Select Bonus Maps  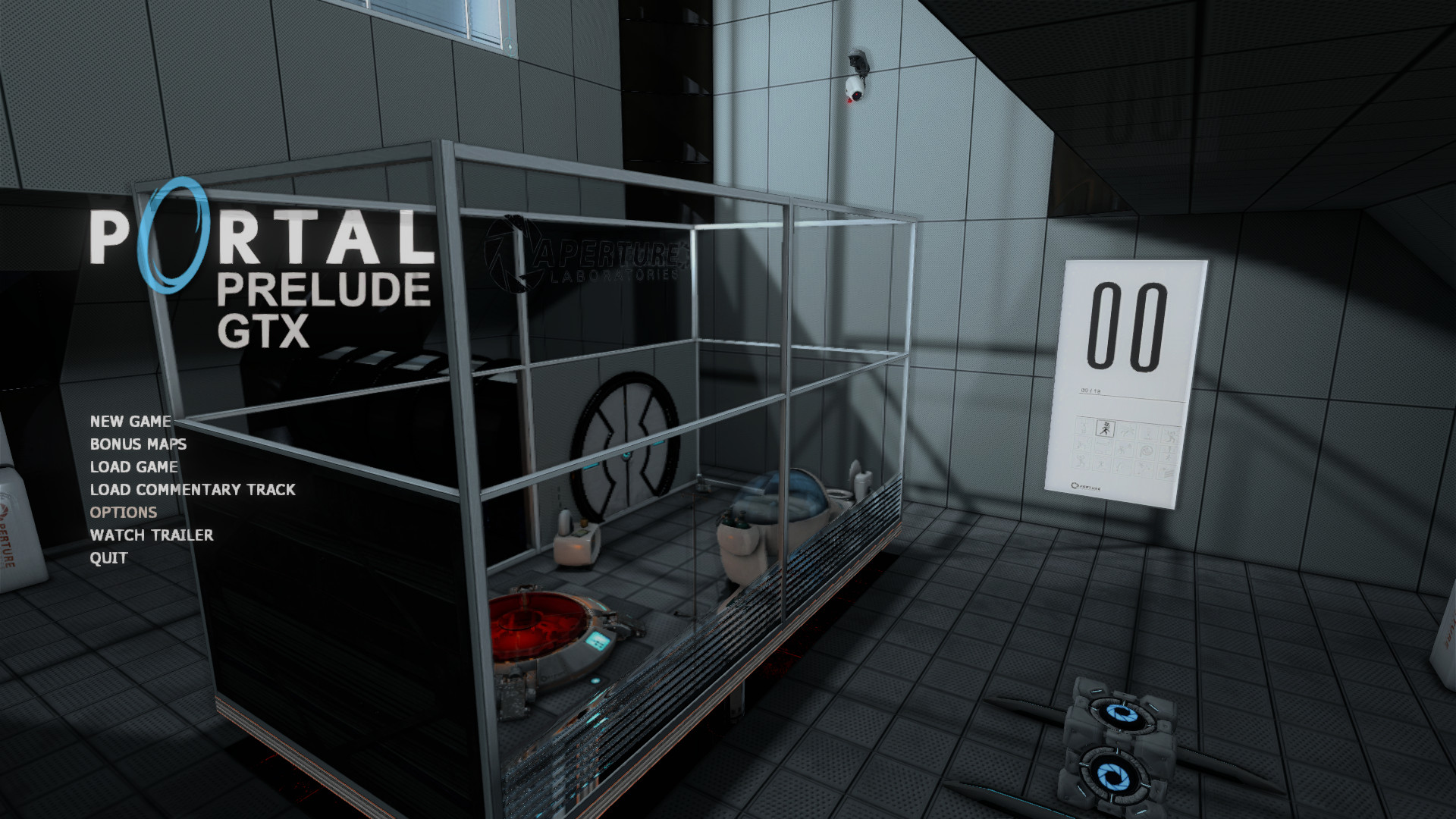pyautogui.click(x=137, y=444)
